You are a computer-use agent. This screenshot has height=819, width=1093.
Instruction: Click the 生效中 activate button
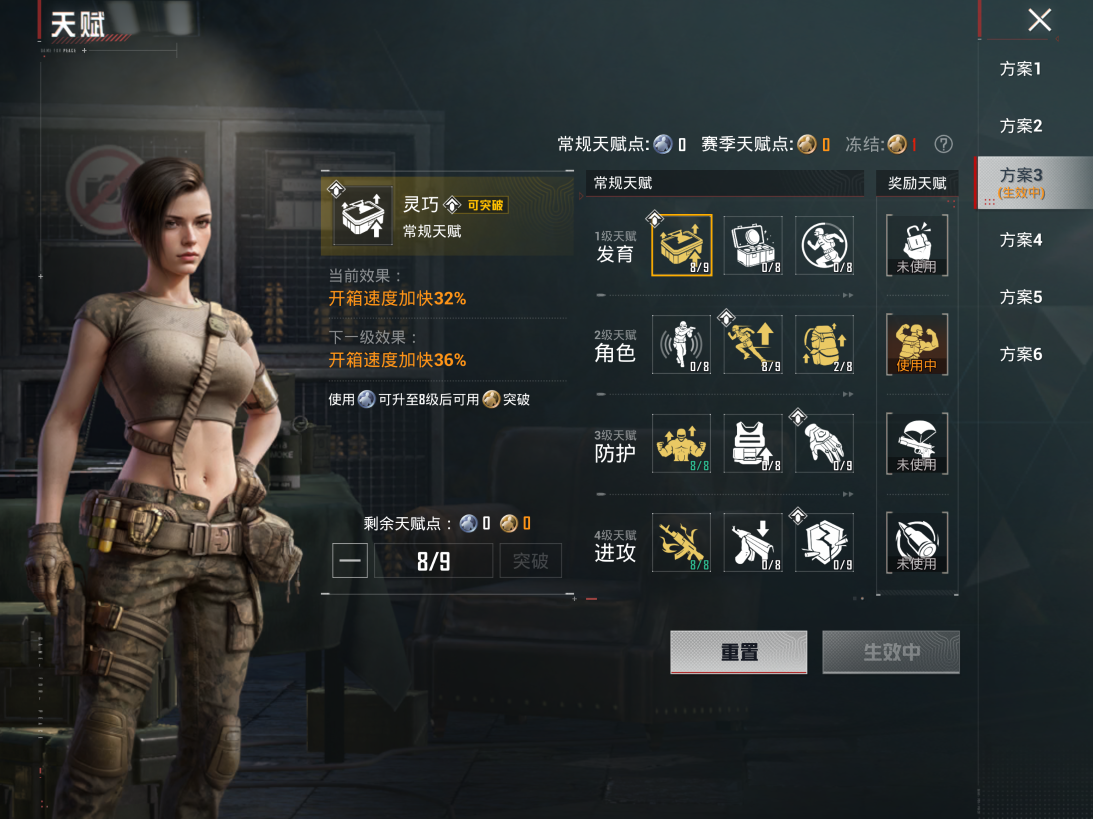point(890,652)
